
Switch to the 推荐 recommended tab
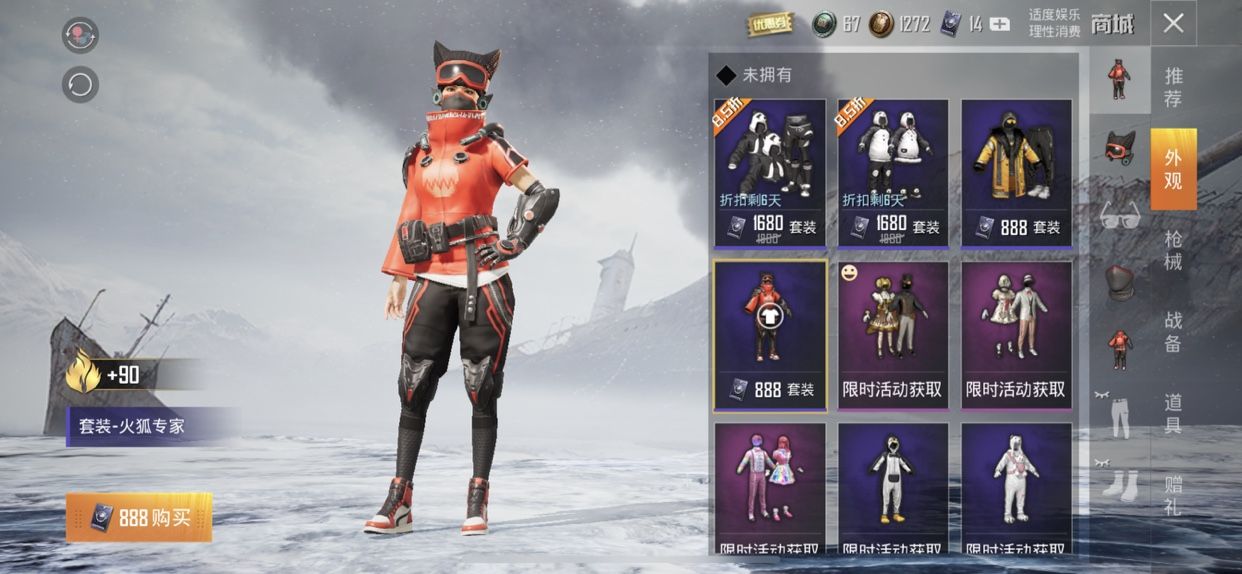pyautogui.click(x=1173, y=87)
